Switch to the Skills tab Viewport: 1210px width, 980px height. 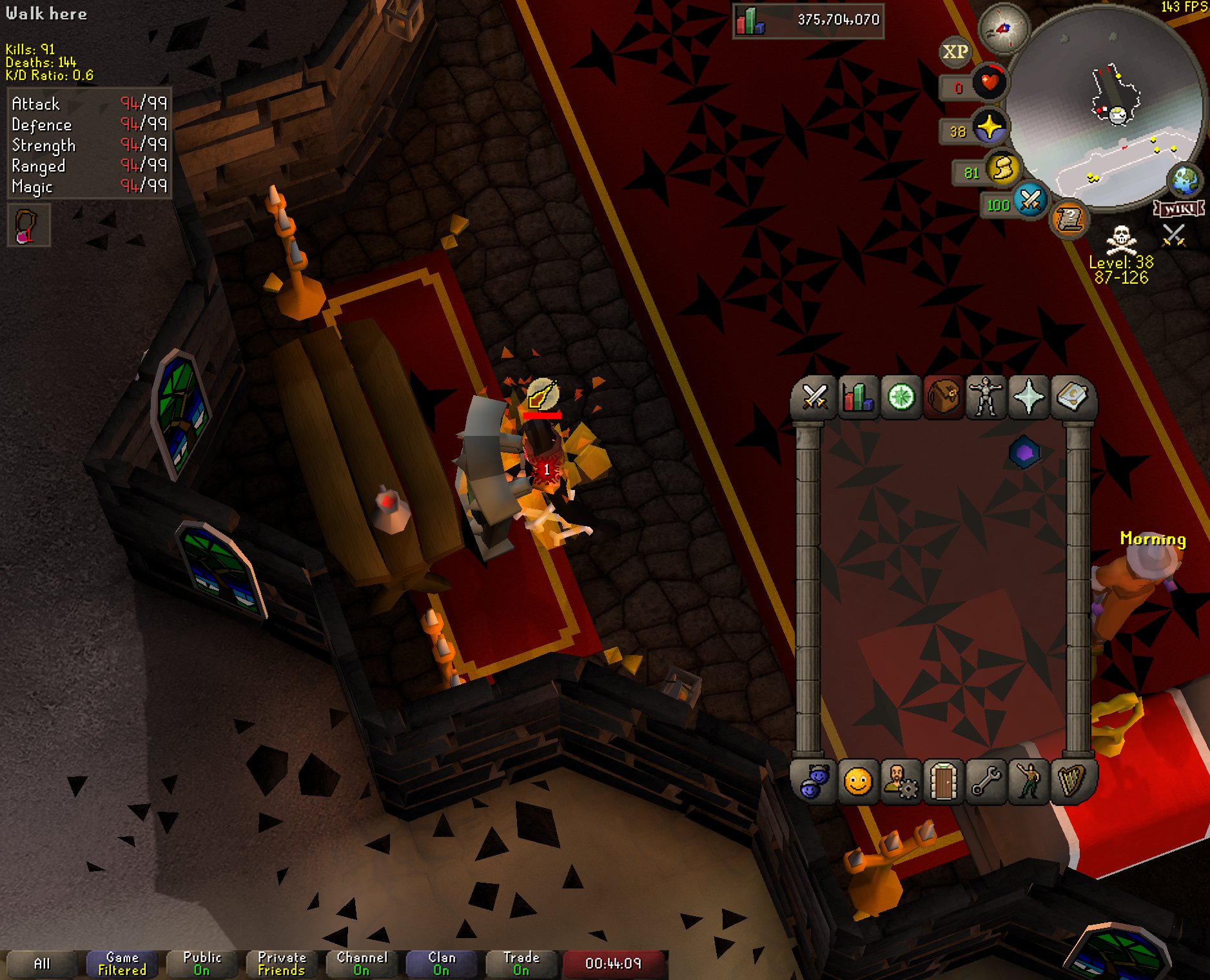coord(857,397)
